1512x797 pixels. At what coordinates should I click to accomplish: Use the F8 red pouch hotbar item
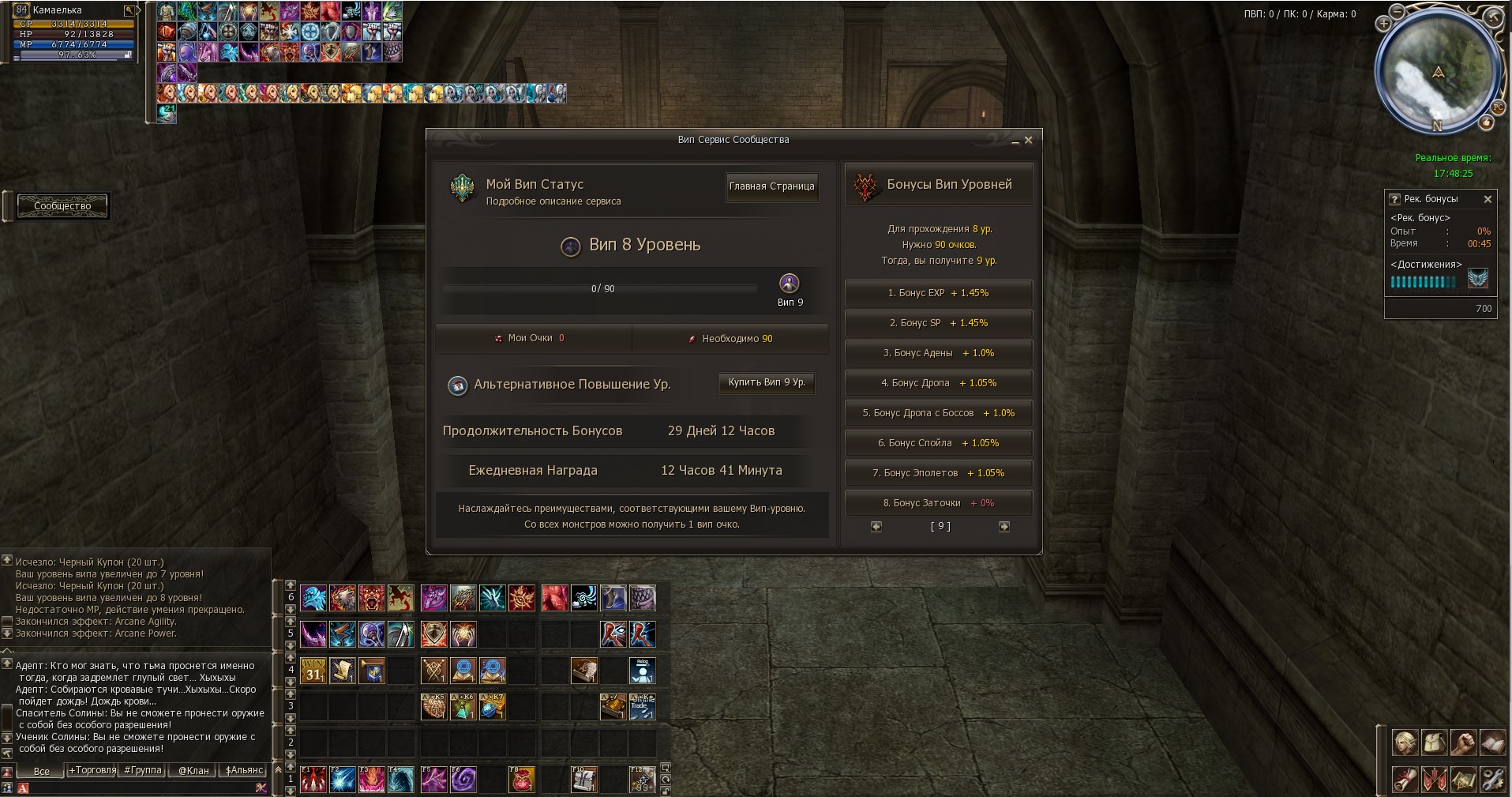click(521, 780)
